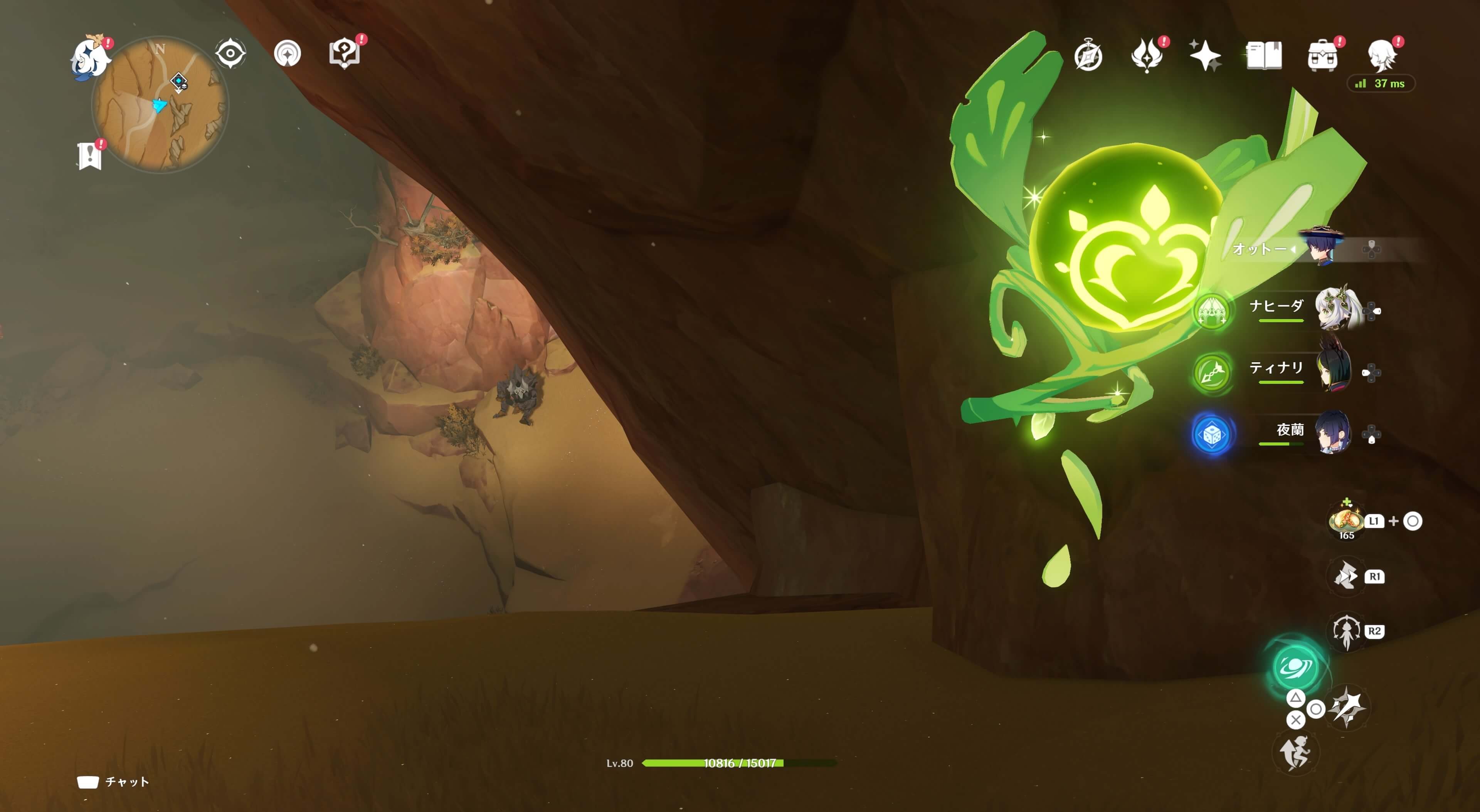Open the quest navigation eye icon
Screen dimensions: 1480x812
pyautogui.click(x=230, y=54)
